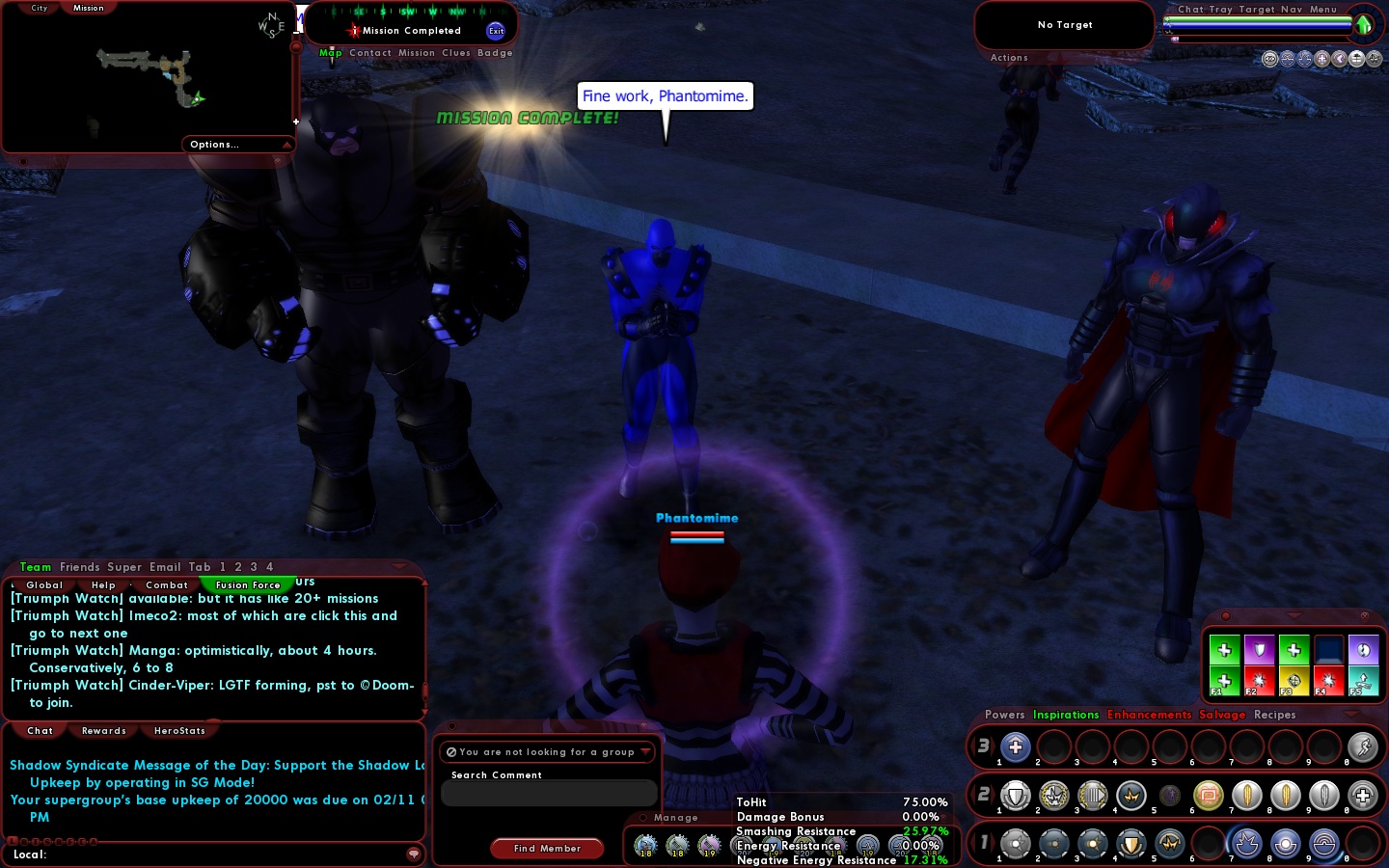
Task: Select the Global chat tab
Action: (x=44, y=585)
